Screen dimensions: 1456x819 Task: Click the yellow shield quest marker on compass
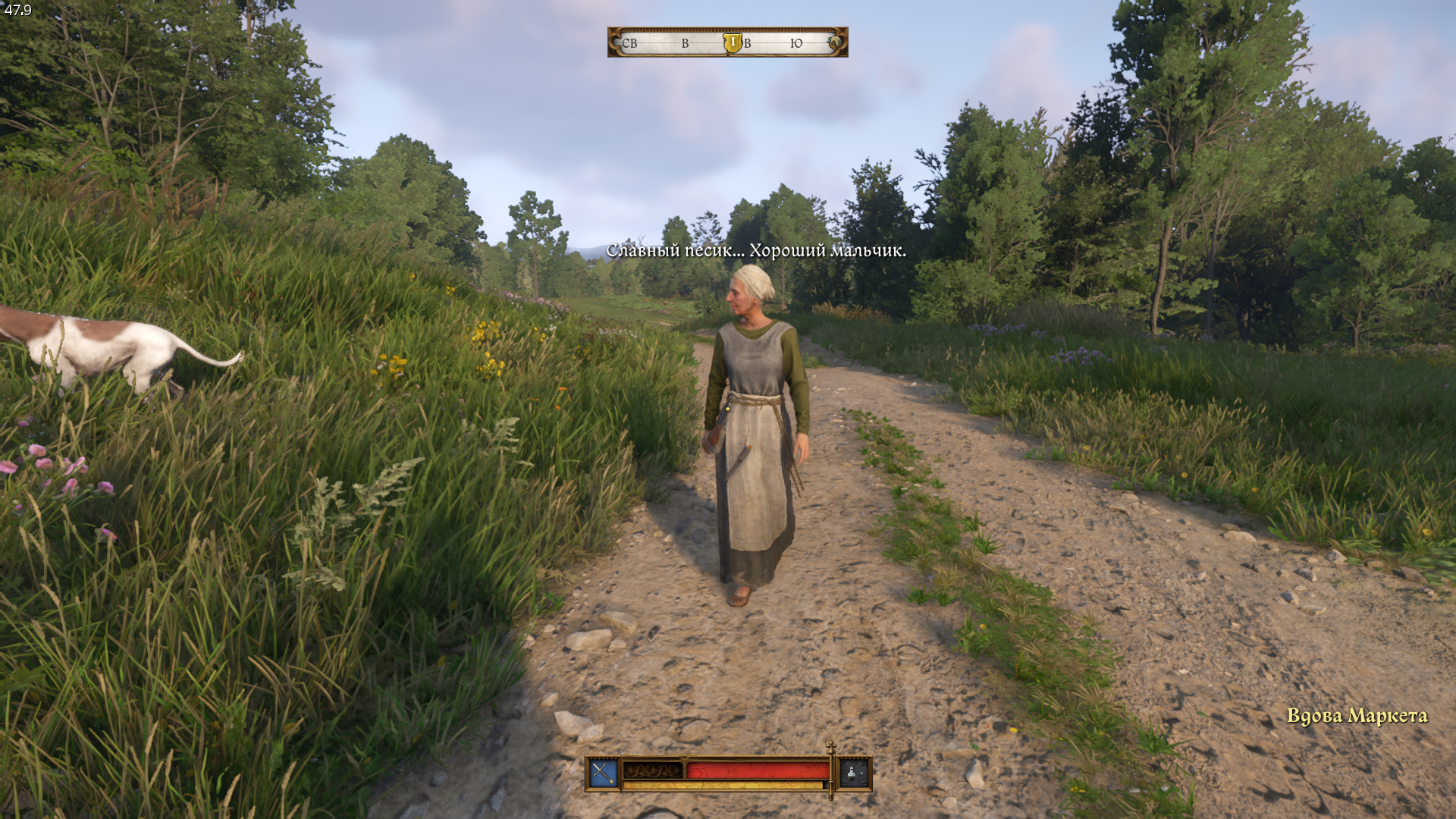coord(733,42)
